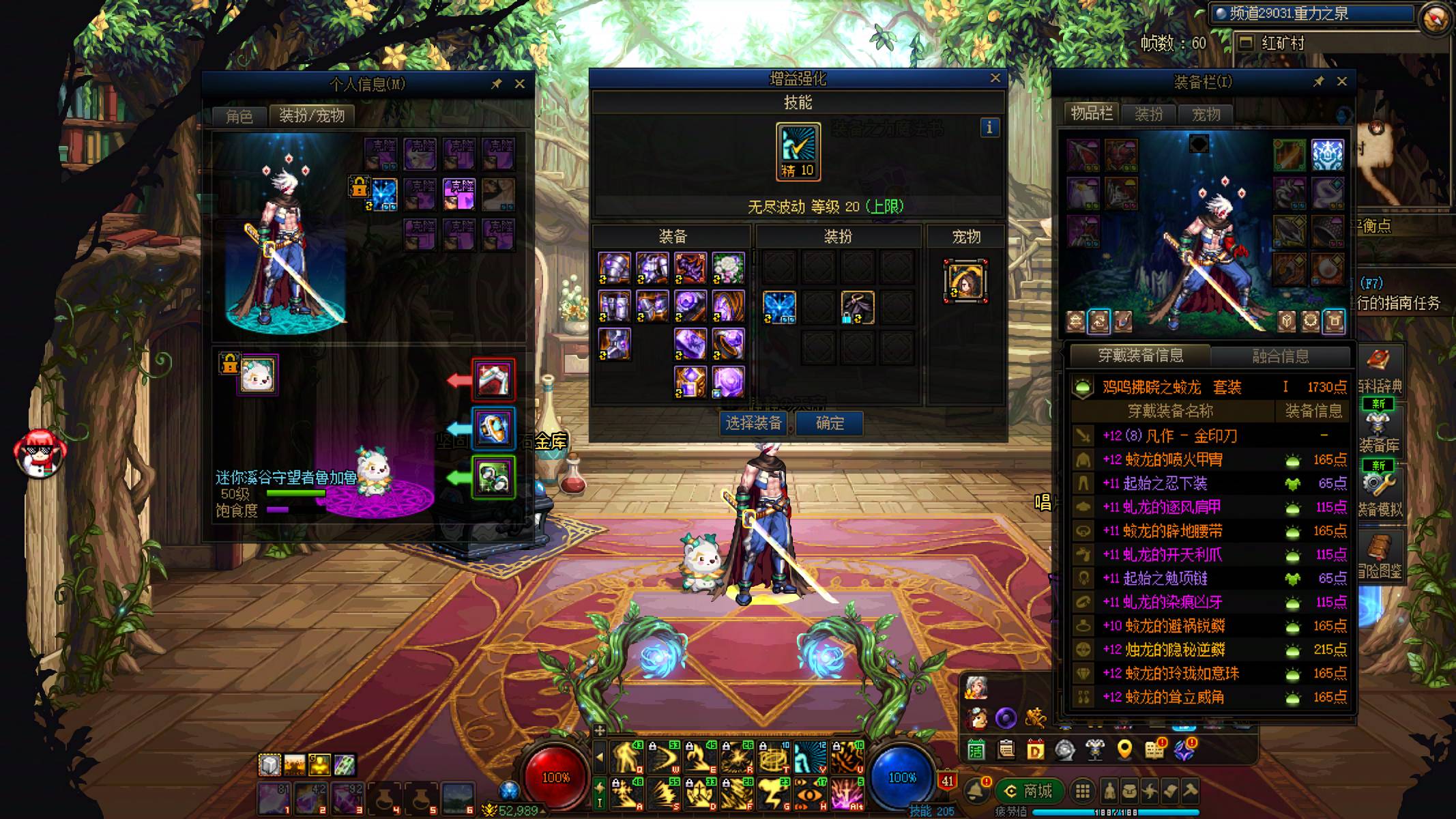Screen dimensions: 1456x819
Task: Click the 选择装备 button
Action: point(753,424)
